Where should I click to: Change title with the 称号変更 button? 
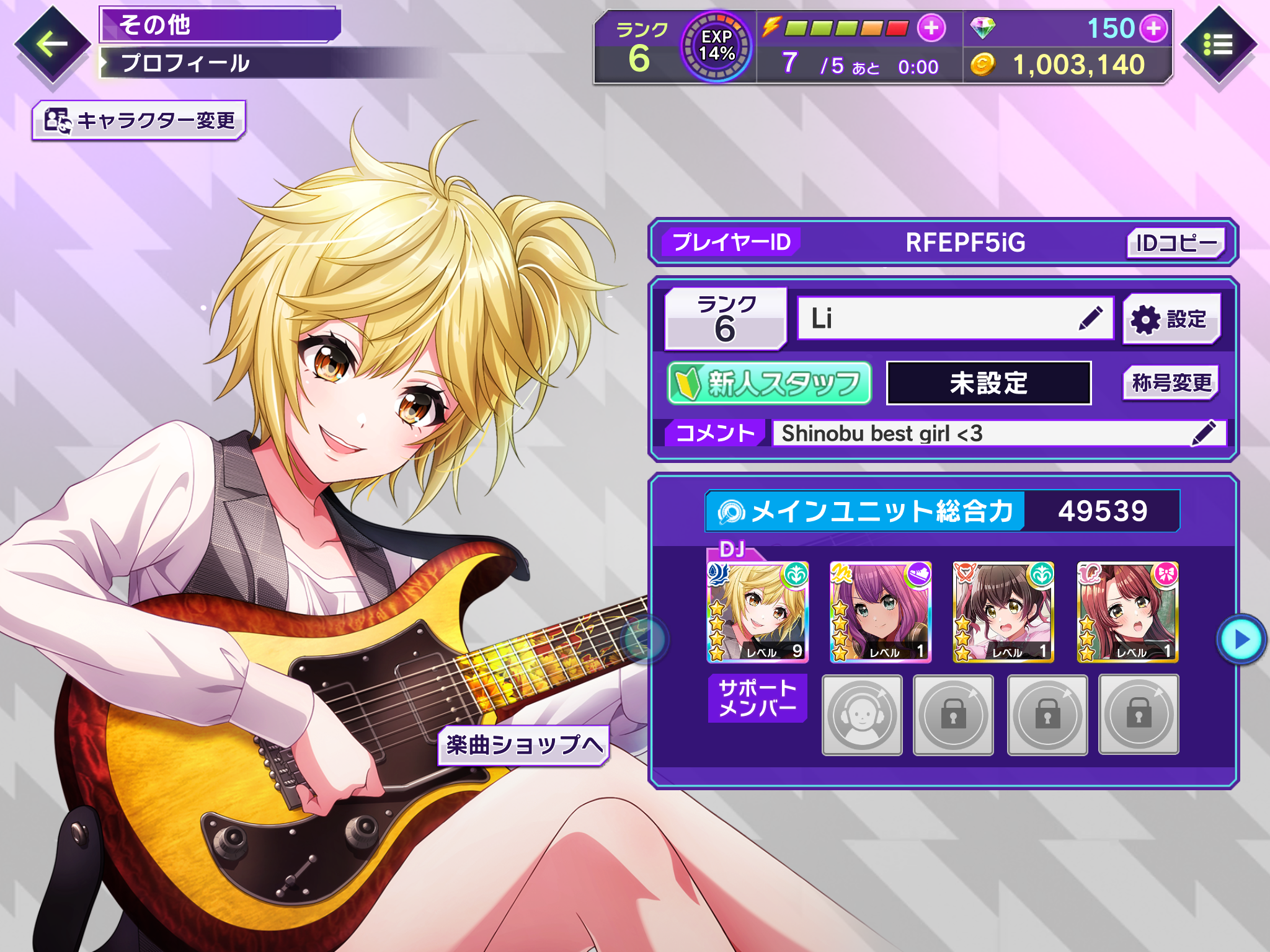pos(1171,383)
